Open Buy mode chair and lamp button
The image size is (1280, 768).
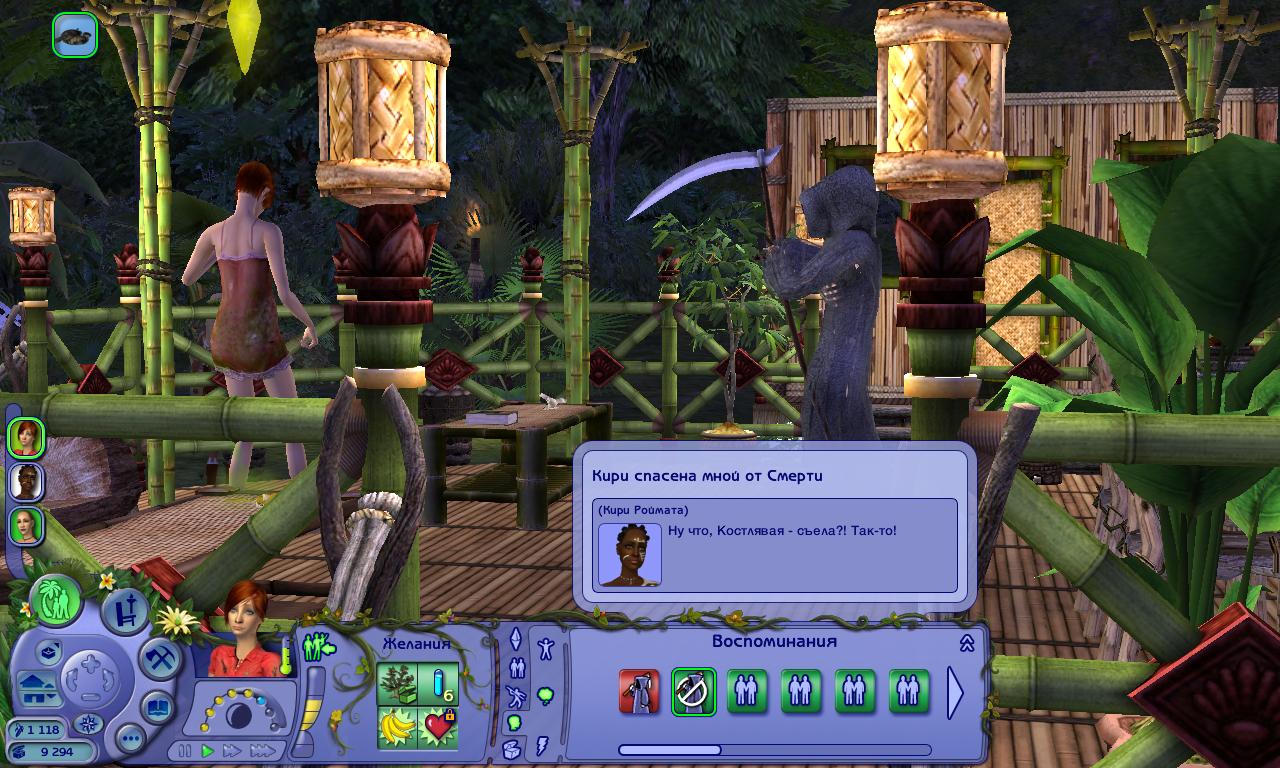pos(124,611)
